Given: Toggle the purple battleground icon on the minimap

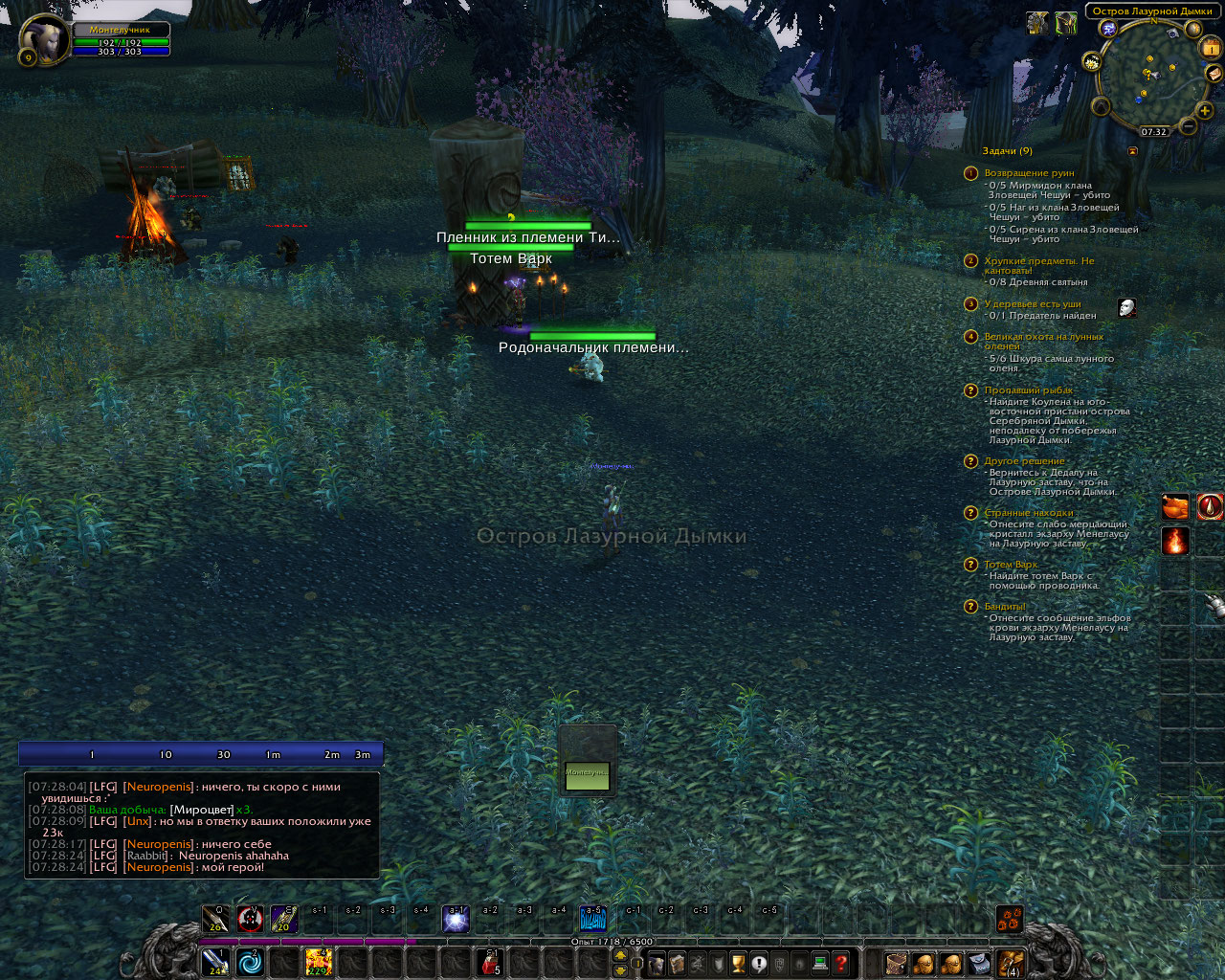Looking at the screenshot, I should (1108, 29).
